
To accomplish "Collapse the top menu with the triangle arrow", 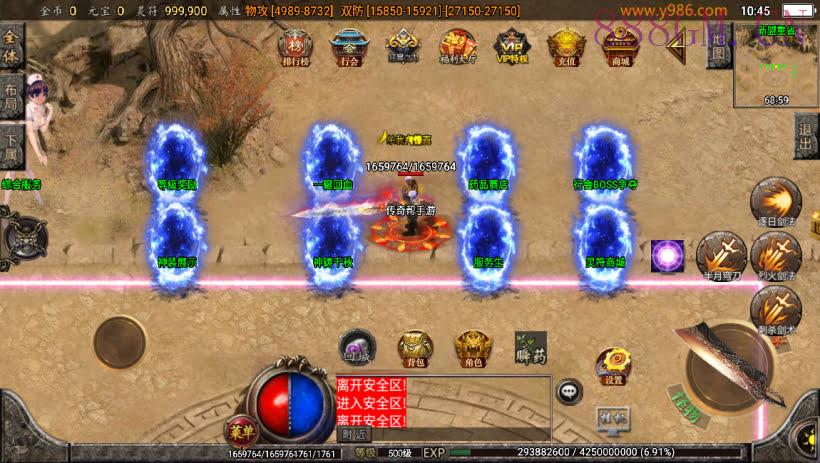I will point(679,41).
